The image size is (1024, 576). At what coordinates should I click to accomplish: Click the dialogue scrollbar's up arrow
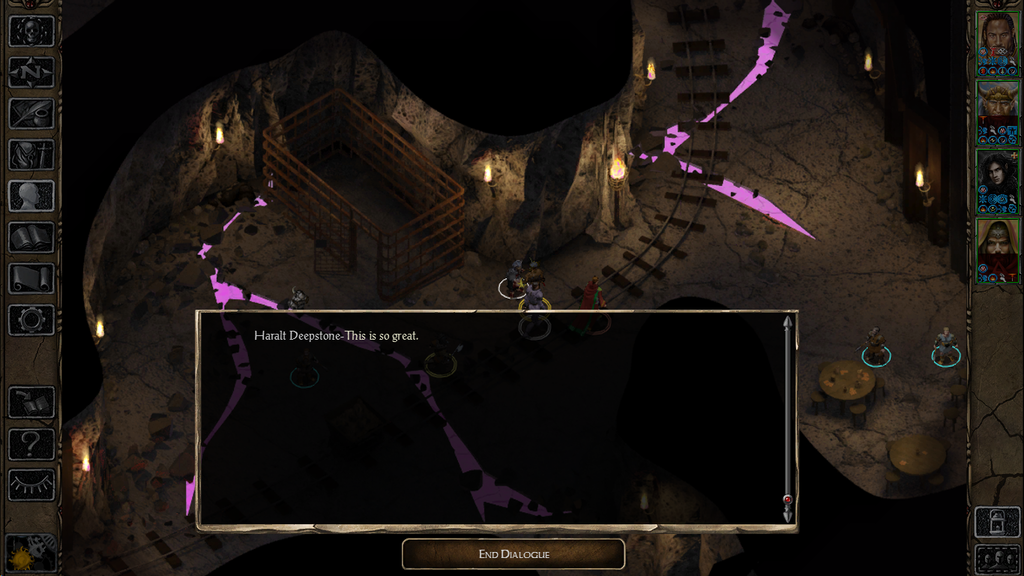coord(788,322)
